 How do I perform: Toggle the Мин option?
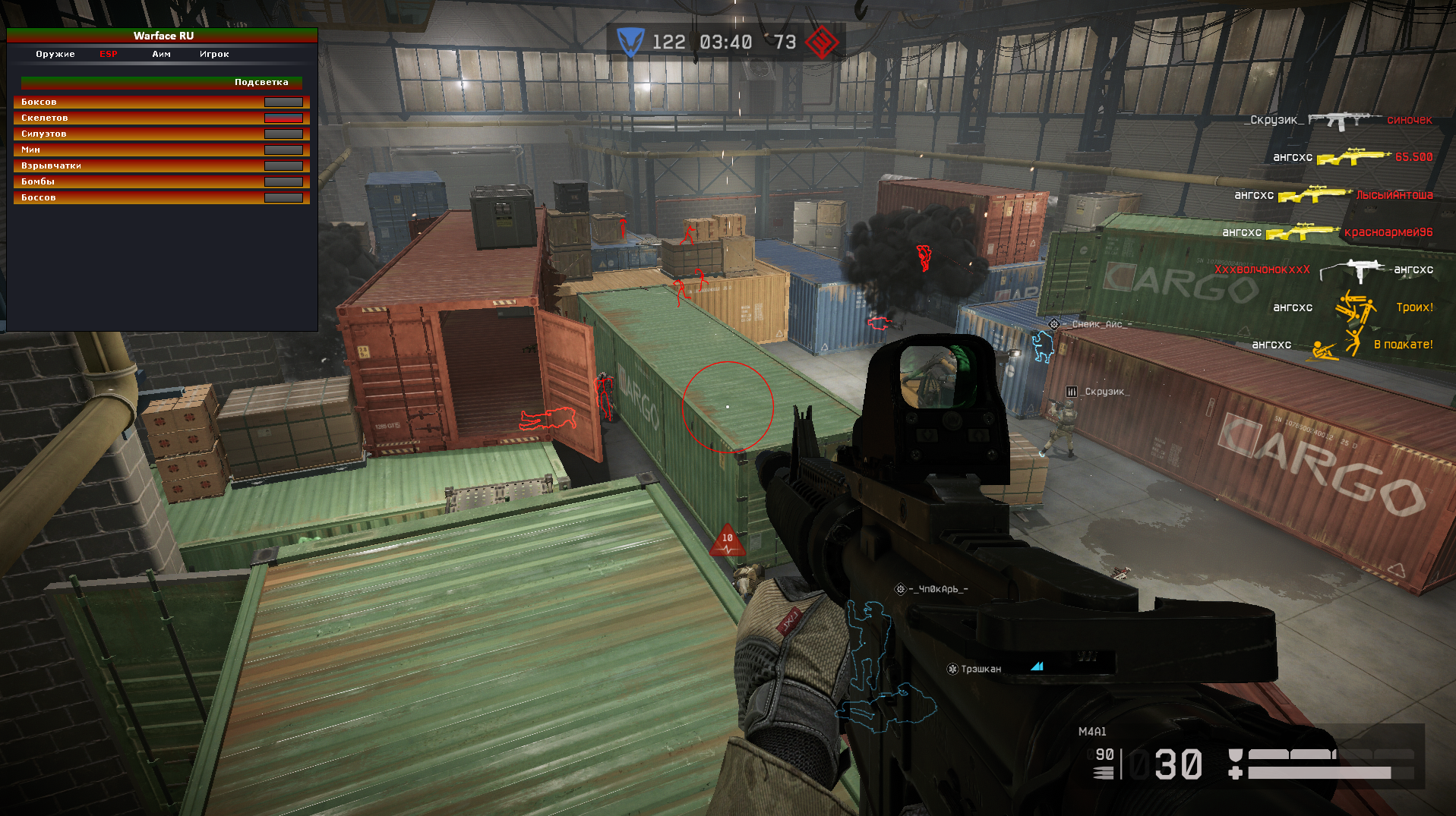click(x=283, y=150)
